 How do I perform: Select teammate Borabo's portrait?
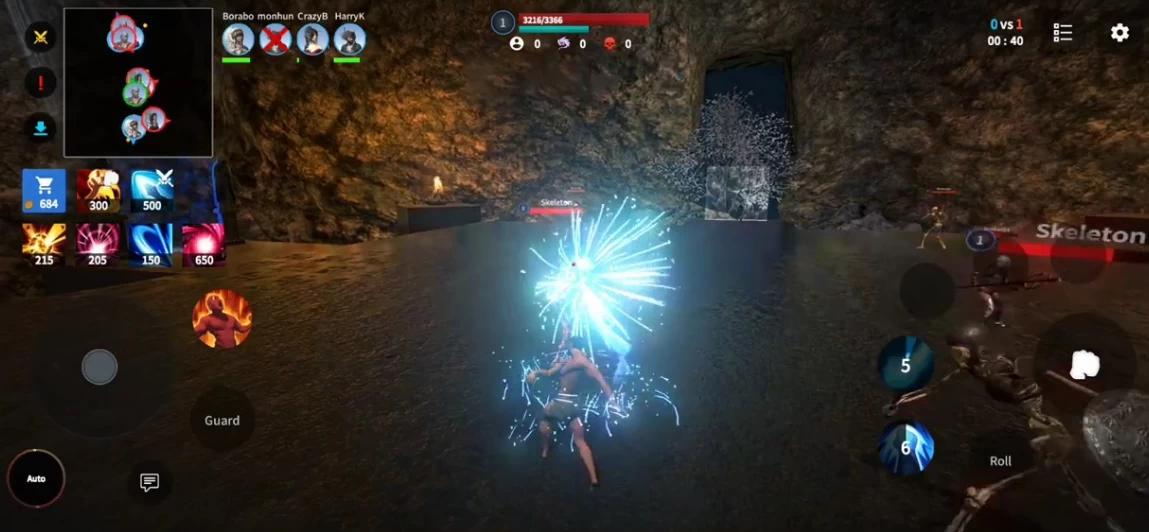tap(238, 40)
